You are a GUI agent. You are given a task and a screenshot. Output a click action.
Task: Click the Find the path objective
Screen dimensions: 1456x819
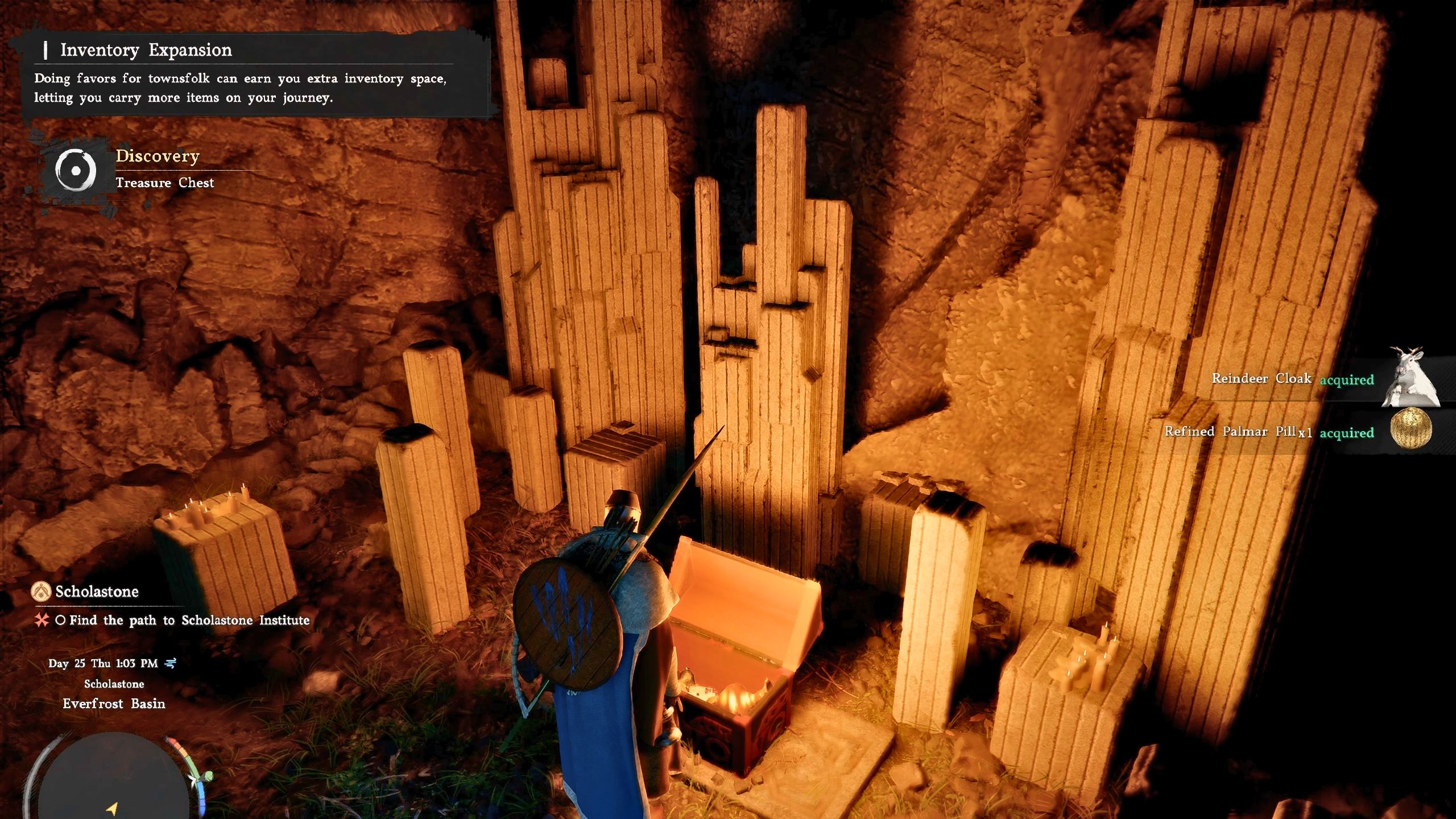189,620
